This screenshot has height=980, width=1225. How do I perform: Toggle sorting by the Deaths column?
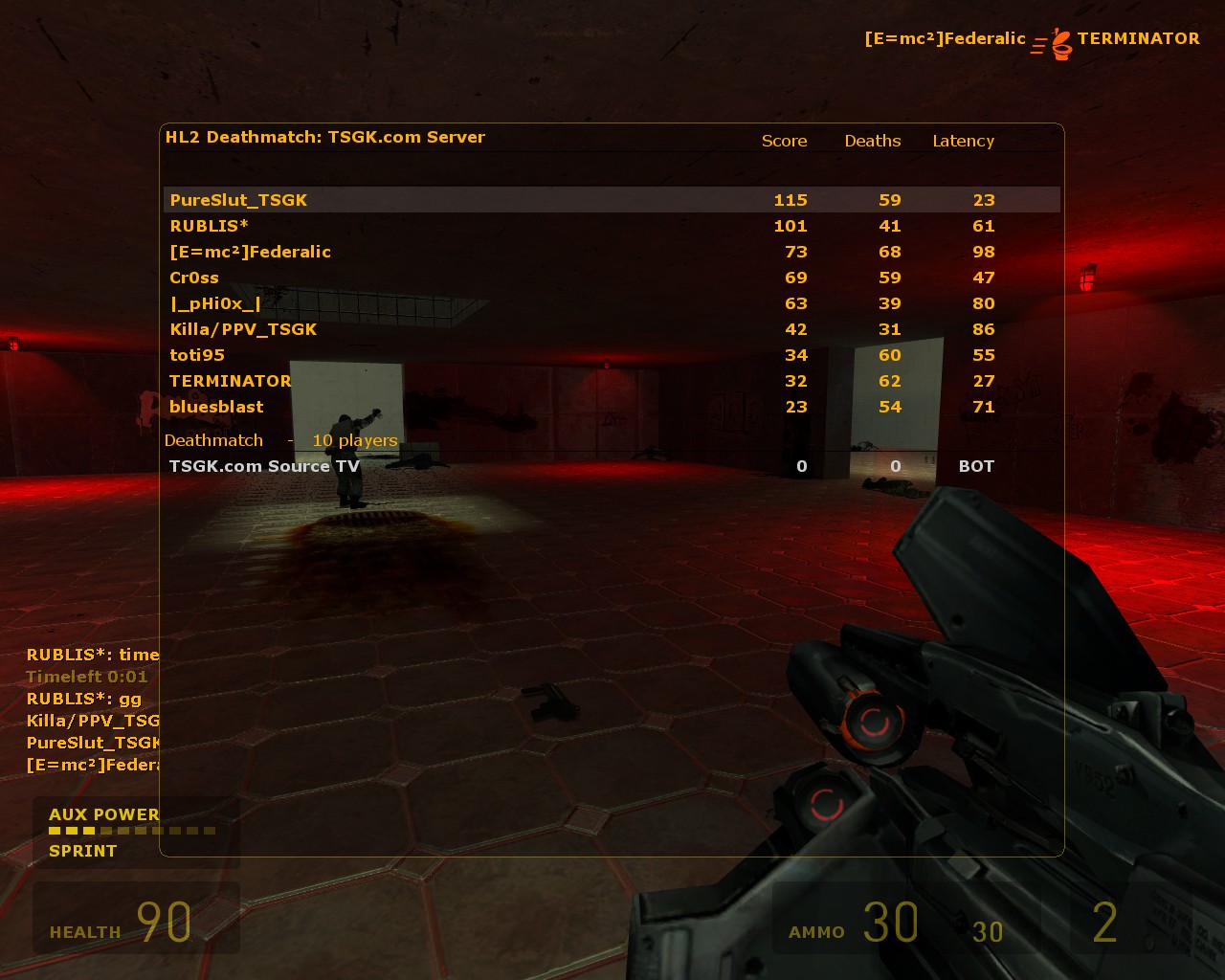[x=872, y=141]
